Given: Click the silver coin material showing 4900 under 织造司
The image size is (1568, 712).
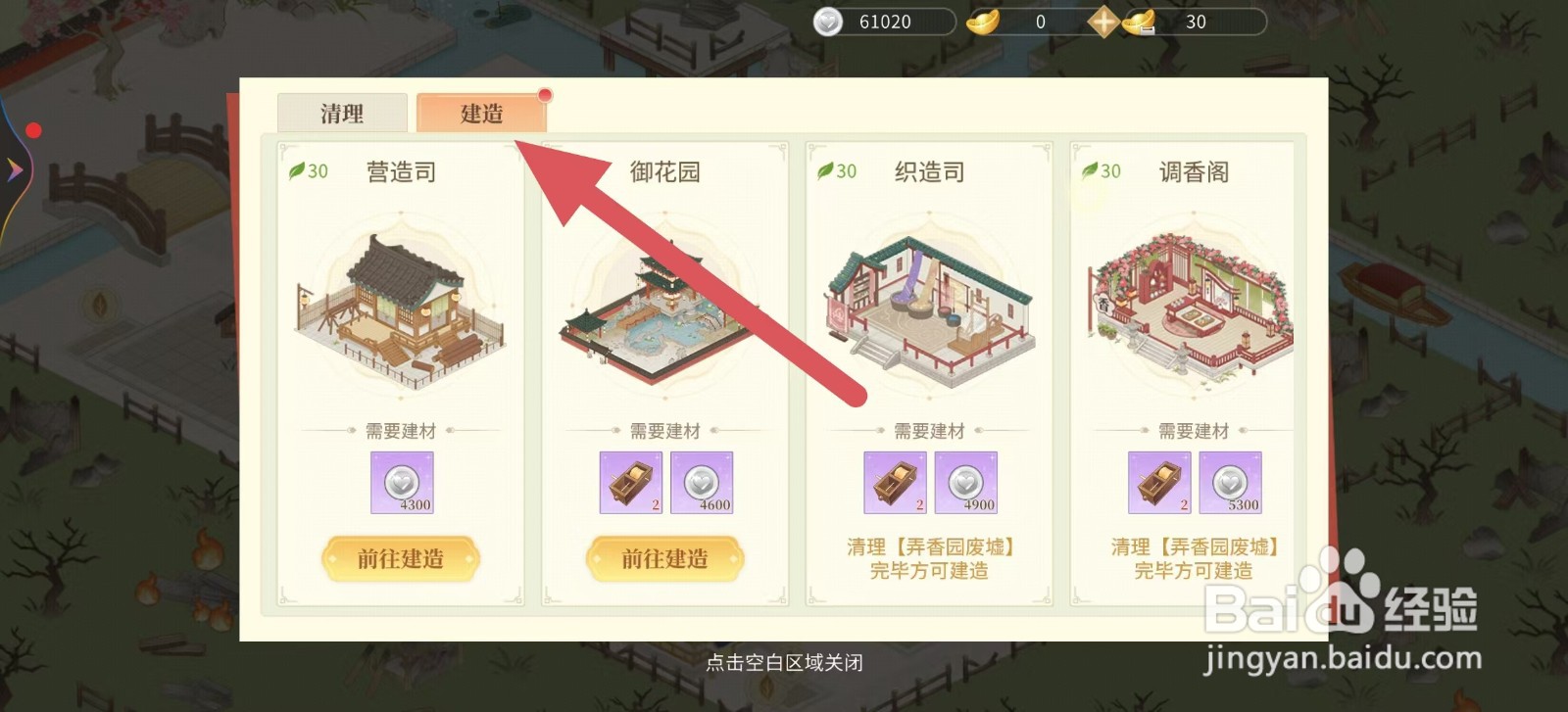Looking at the screenshot, I should (967, 482).
